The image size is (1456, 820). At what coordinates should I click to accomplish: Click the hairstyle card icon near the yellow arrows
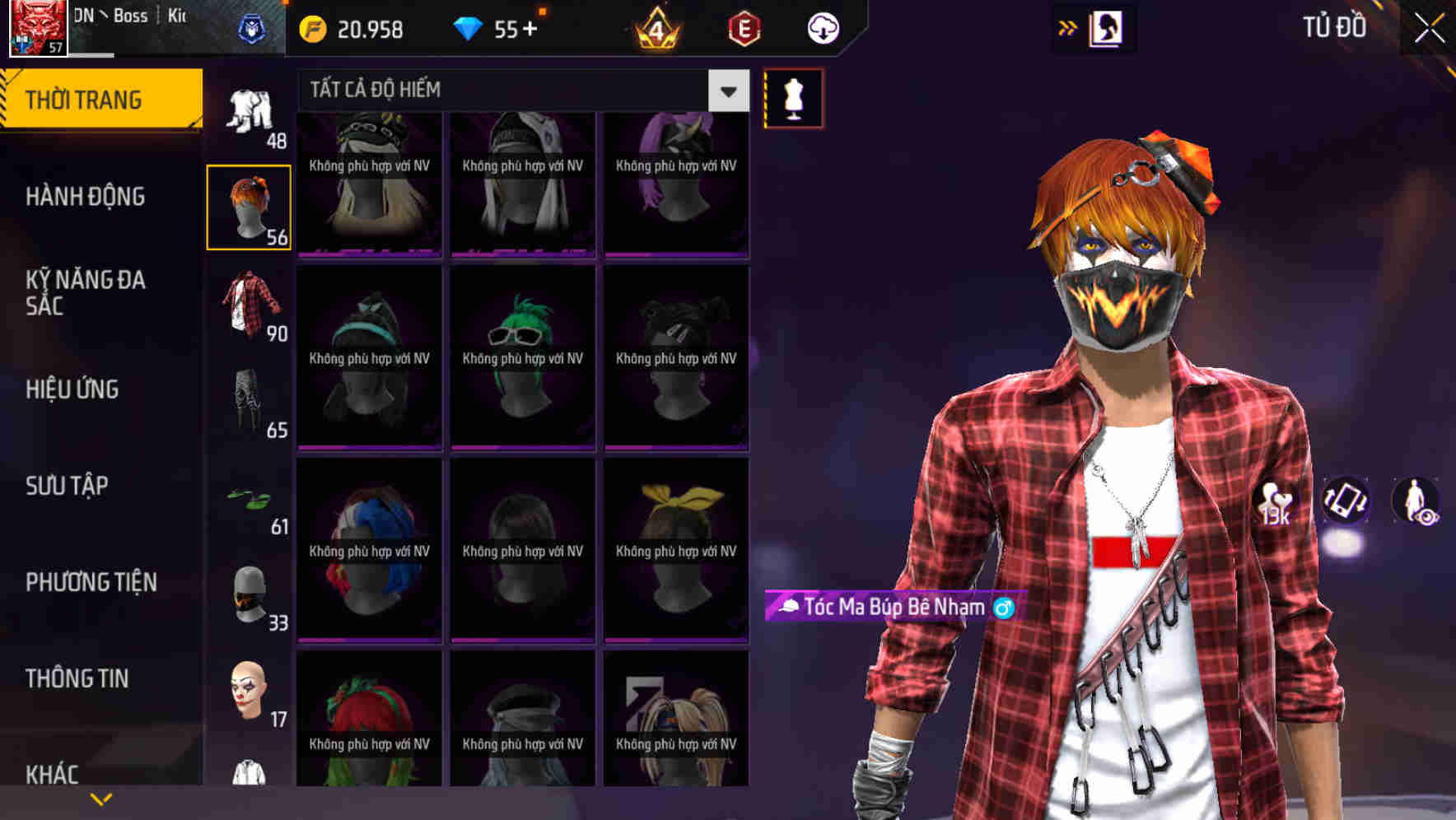pyautogui.click(x=1107, y=27)
